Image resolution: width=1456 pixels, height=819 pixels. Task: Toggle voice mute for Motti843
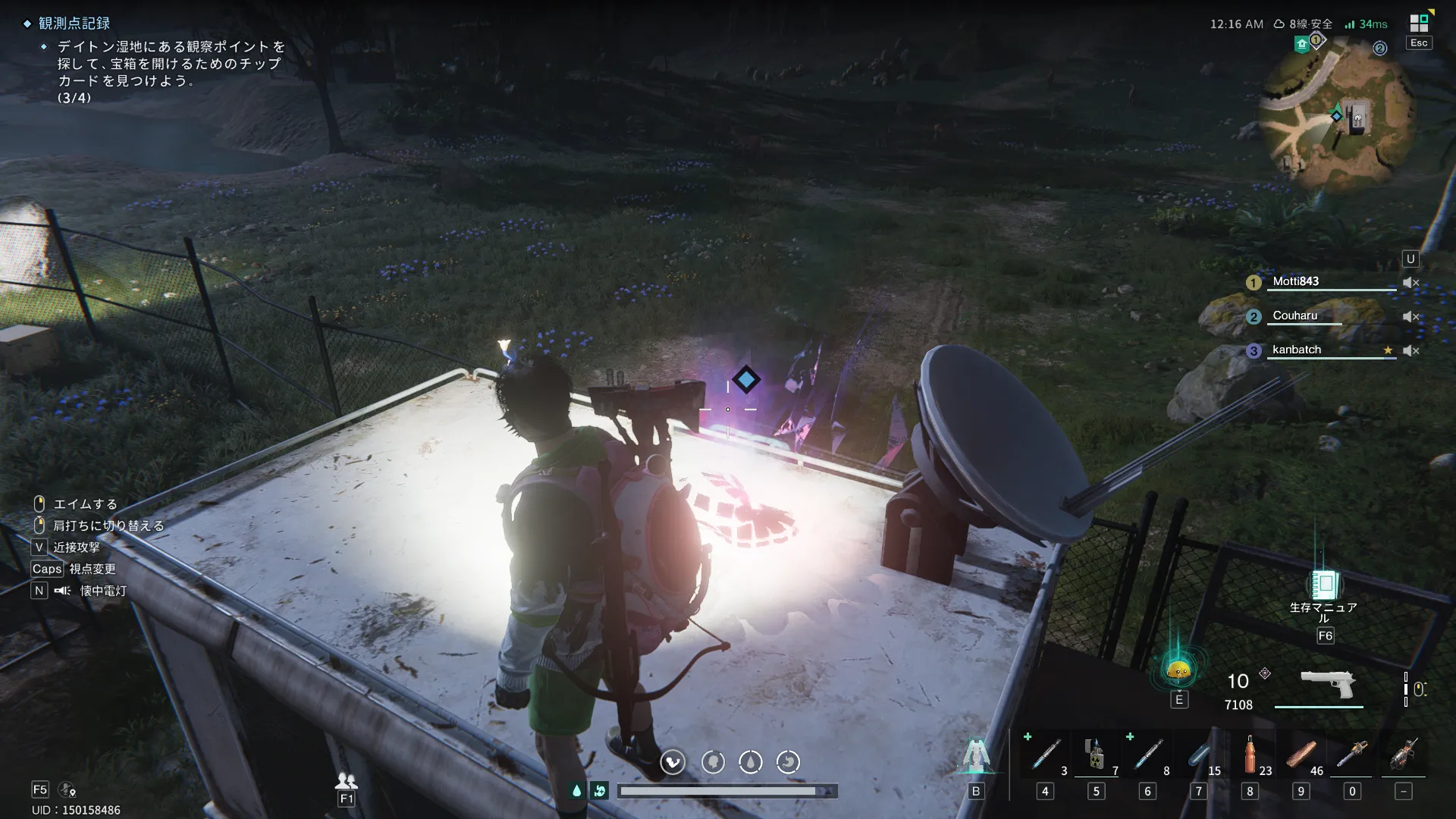pyautogui.click(x=1410, y=282)
